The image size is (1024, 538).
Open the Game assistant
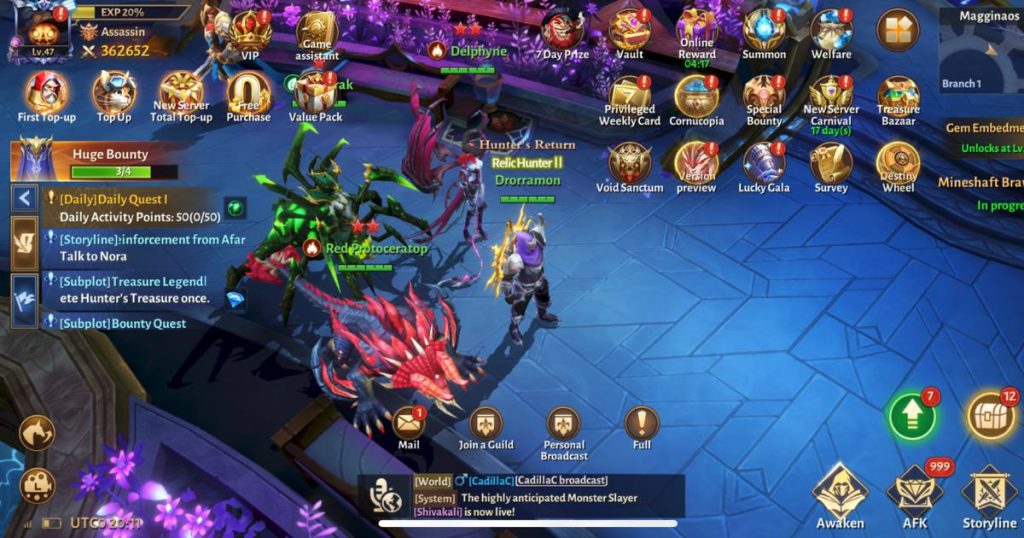(317, 32)
